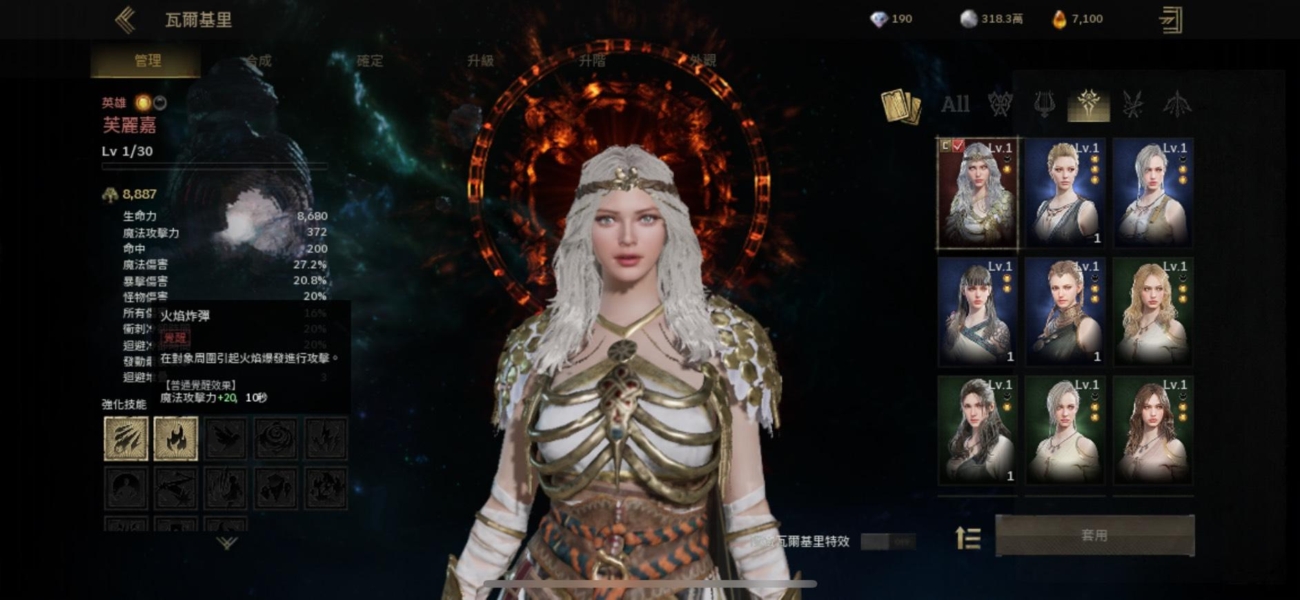
Task: Filter cards by the bow class icon
Action: (1176, 103)
